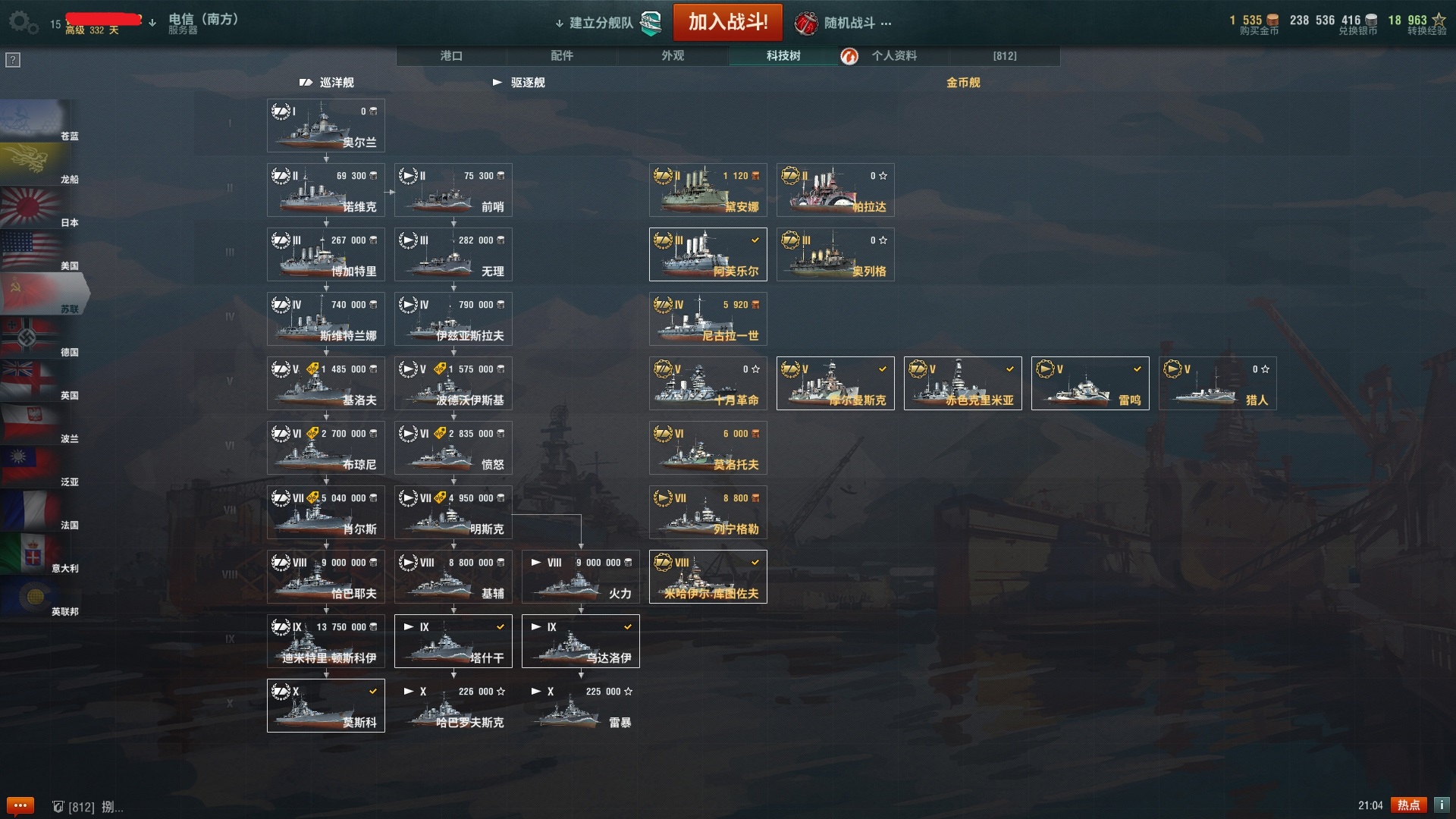Open the 配件 modules tab
The image size is (1456, 819).
[562, 56]
